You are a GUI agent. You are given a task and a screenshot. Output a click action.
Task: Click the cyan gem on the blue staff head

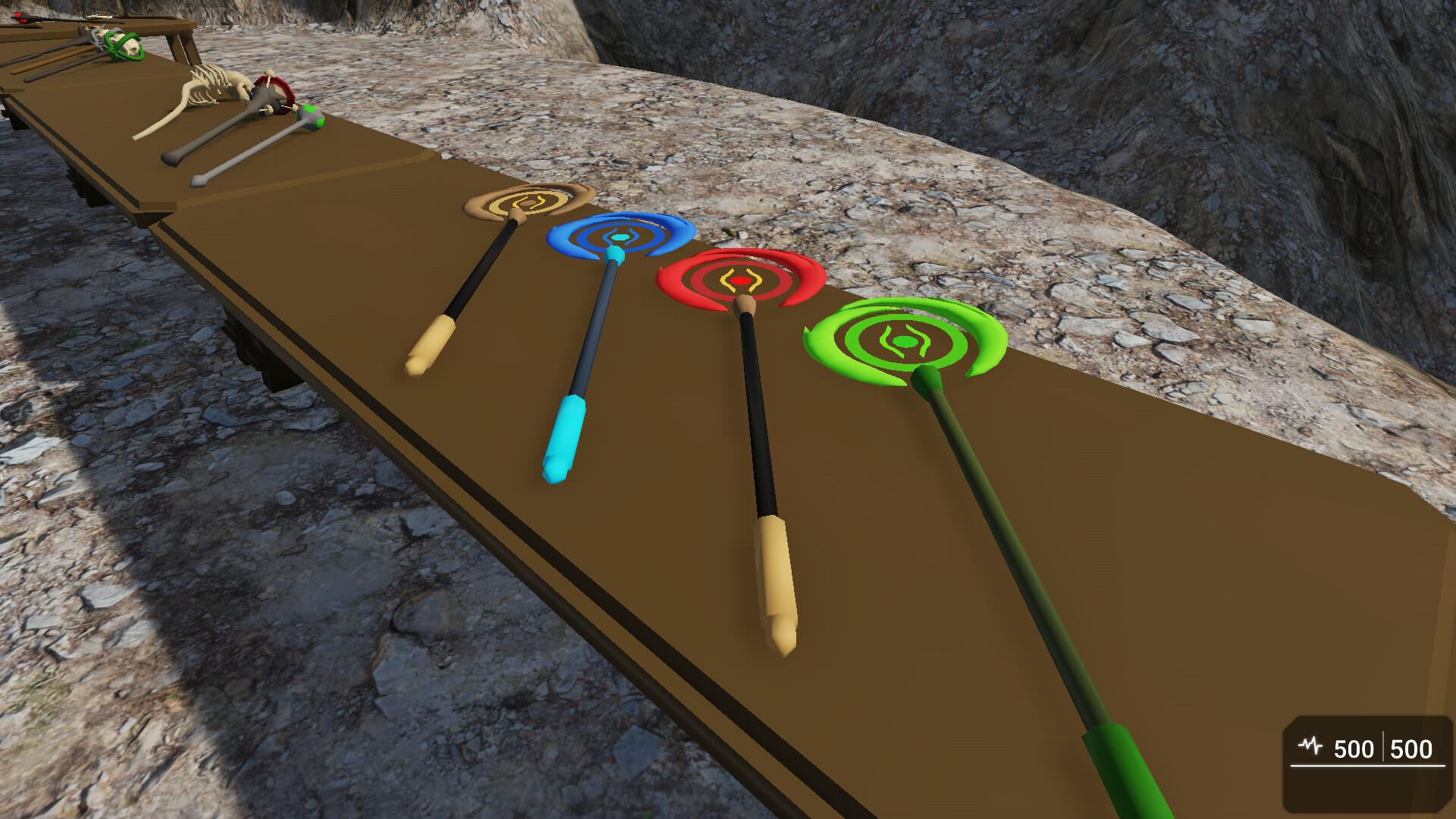619,237
